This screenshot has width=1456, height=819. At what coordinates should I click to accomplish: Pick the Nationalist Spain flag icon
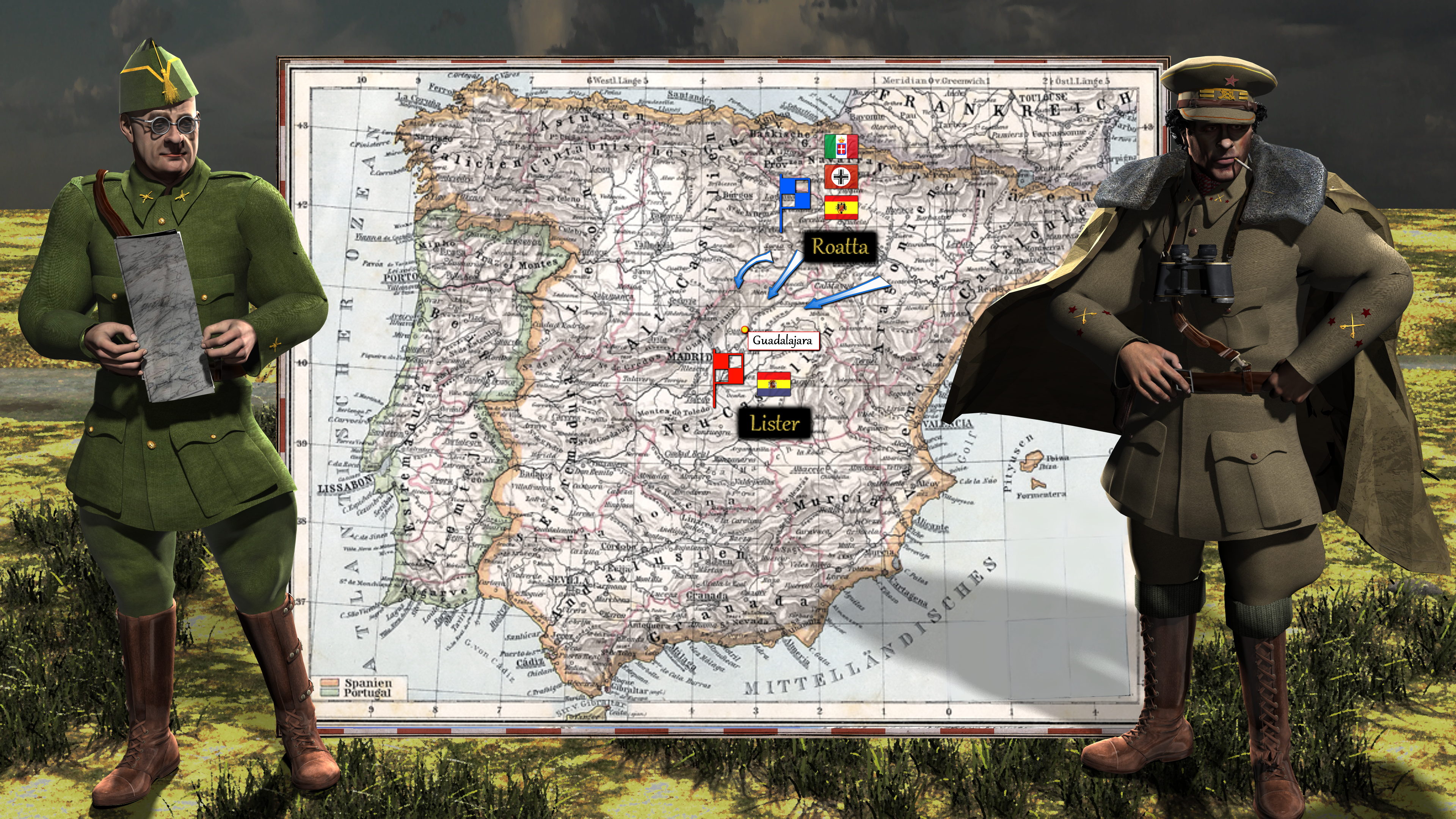841,207
